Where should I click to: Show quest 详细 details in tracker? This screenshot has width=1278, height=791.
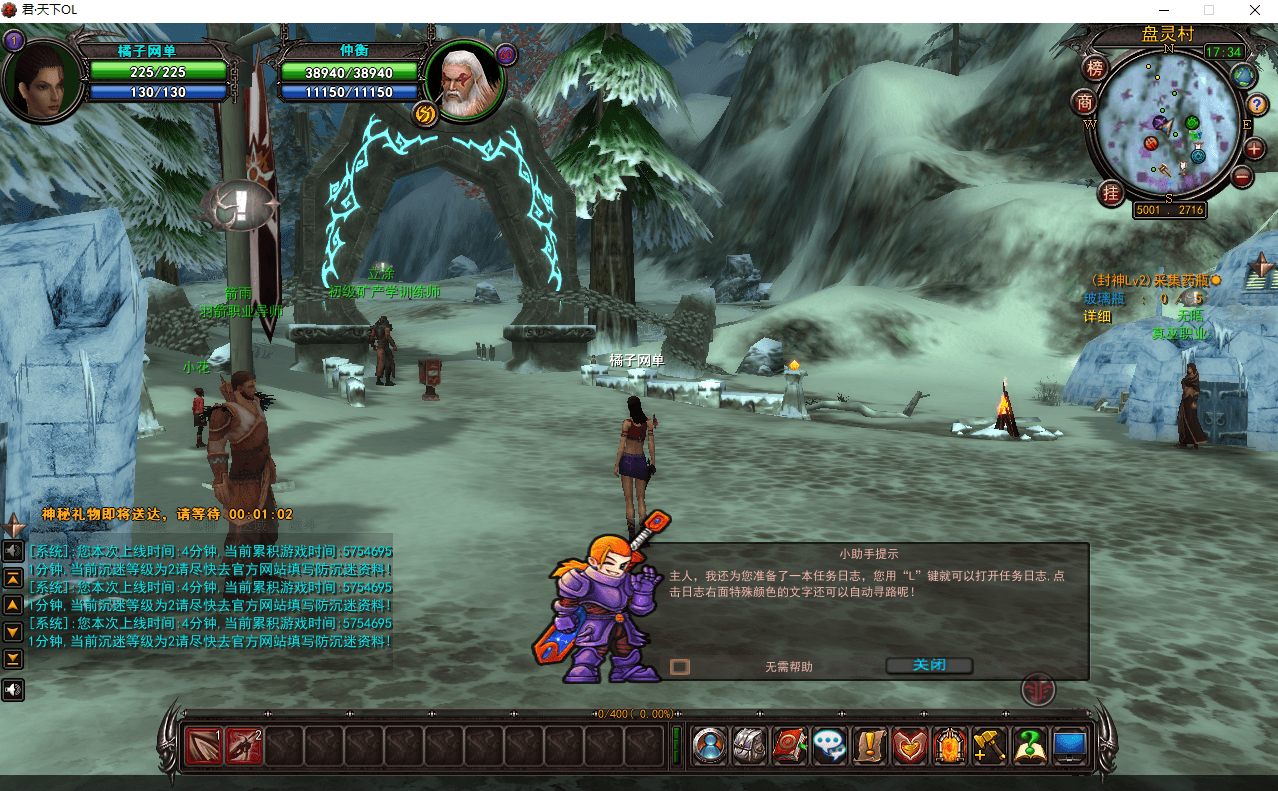(1097, 316)
